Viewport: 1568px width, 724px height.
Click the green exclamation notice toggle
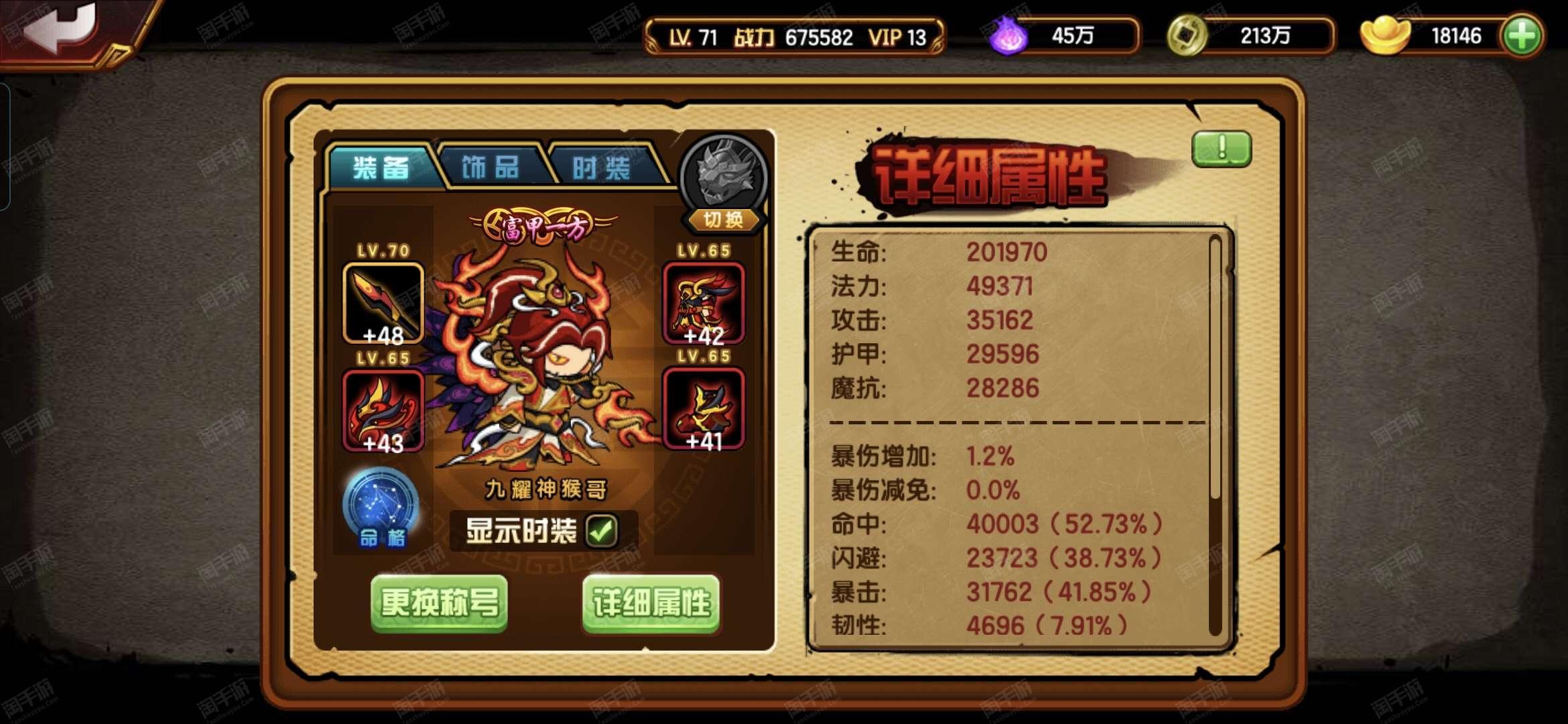(x=1221, y=148)
